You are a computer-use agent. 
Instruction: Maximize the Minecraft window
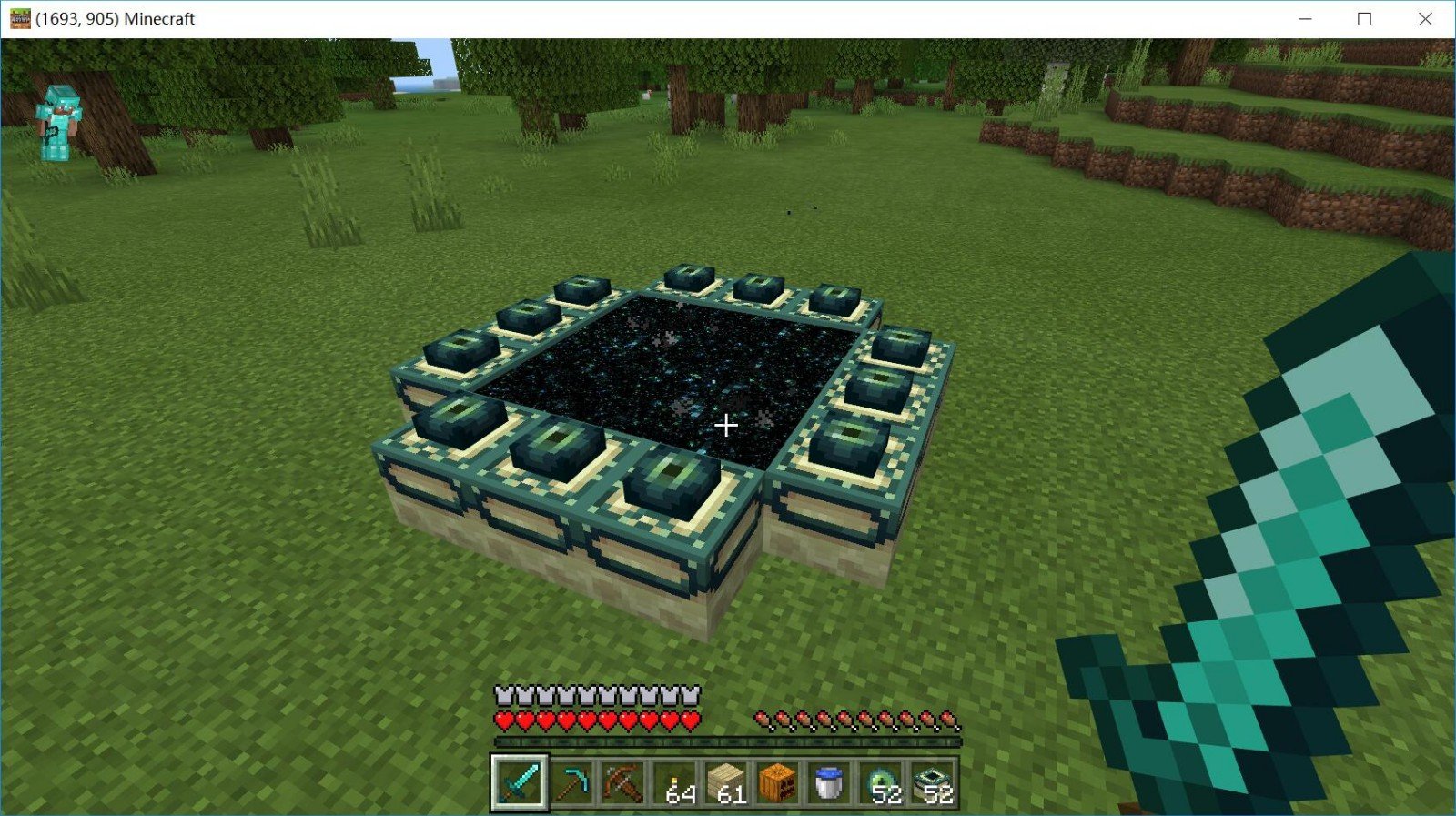[x=1365, y=19]
